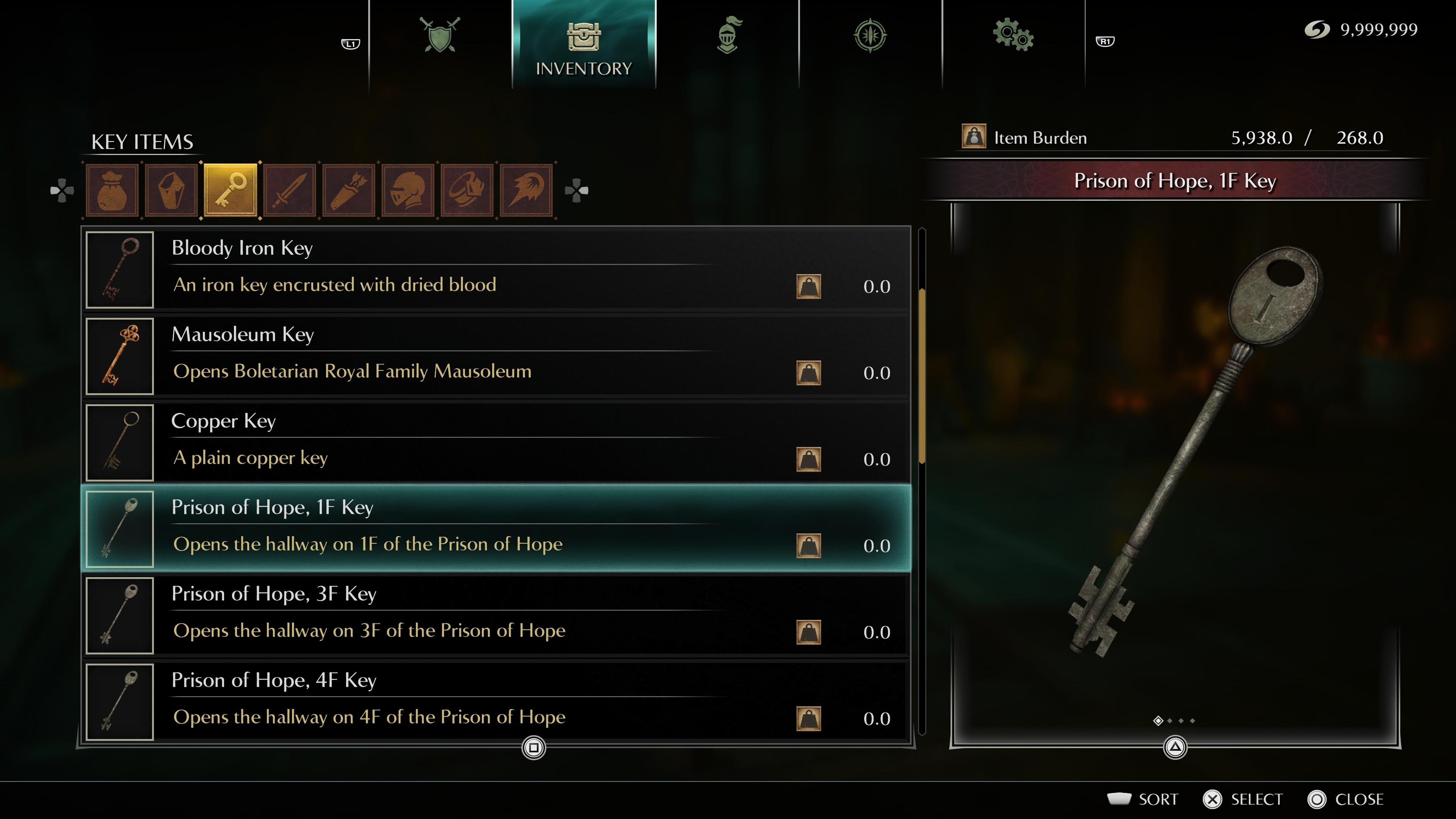
Task: Click the key items list scrollbar
Action: click(923, 376)
